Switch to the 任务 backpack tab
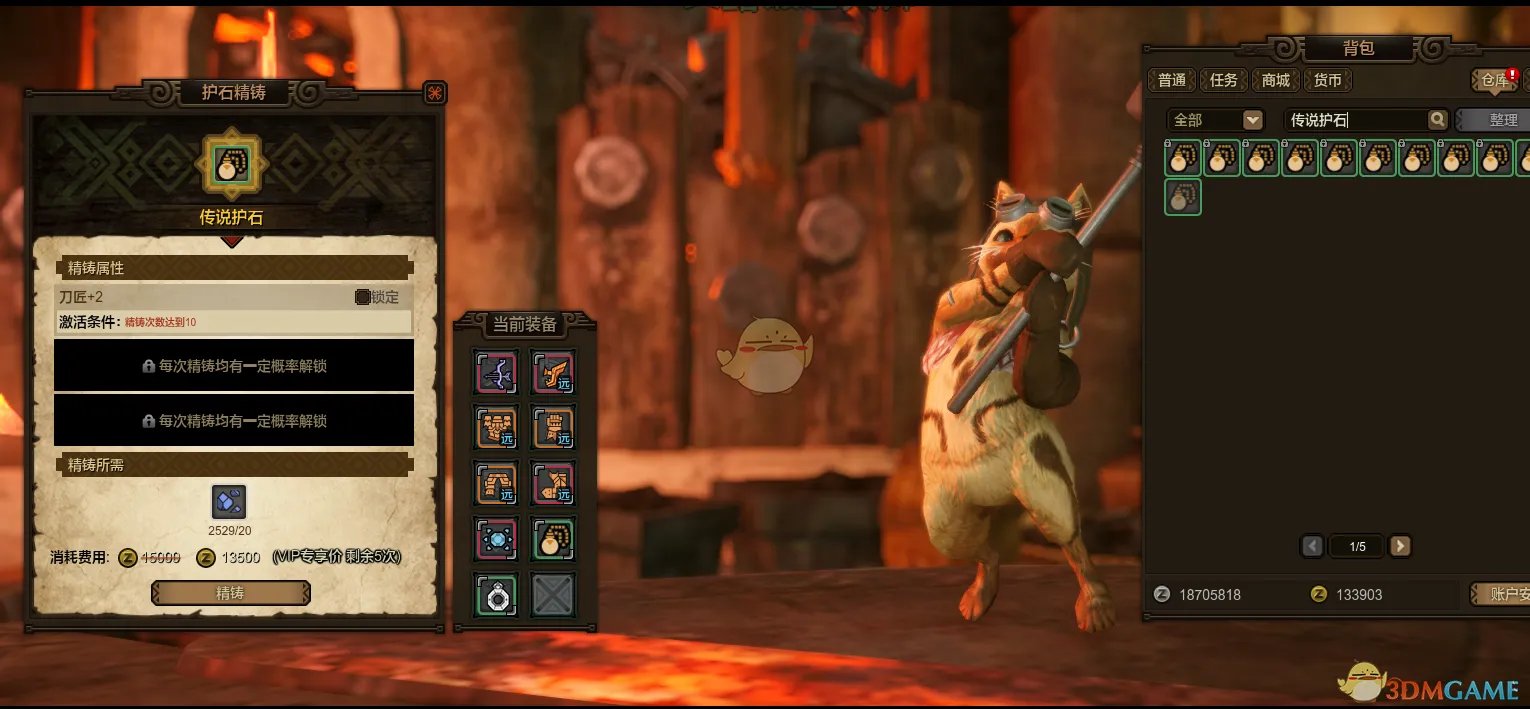Image resolution: width=1530 pixels, height=709 pixels. [1223, 80]
